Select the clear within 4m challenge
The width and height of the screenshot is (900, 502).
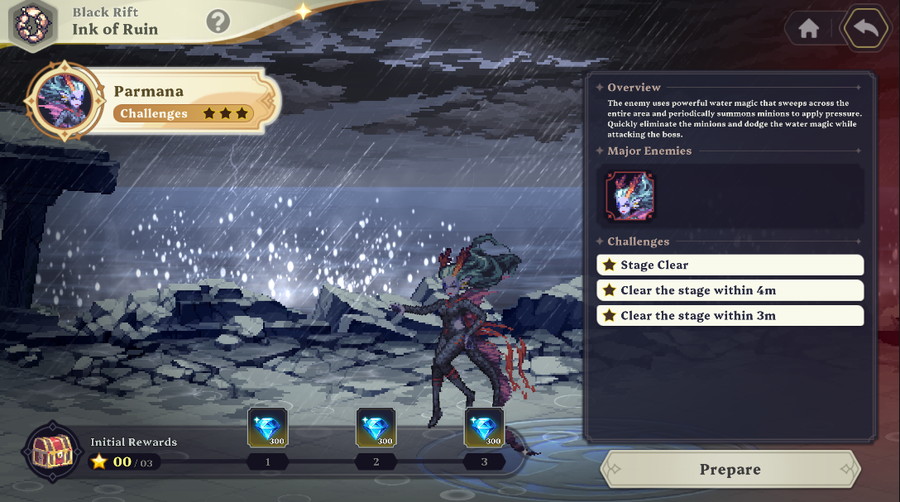pyautogui.click(x=730, y=290)
